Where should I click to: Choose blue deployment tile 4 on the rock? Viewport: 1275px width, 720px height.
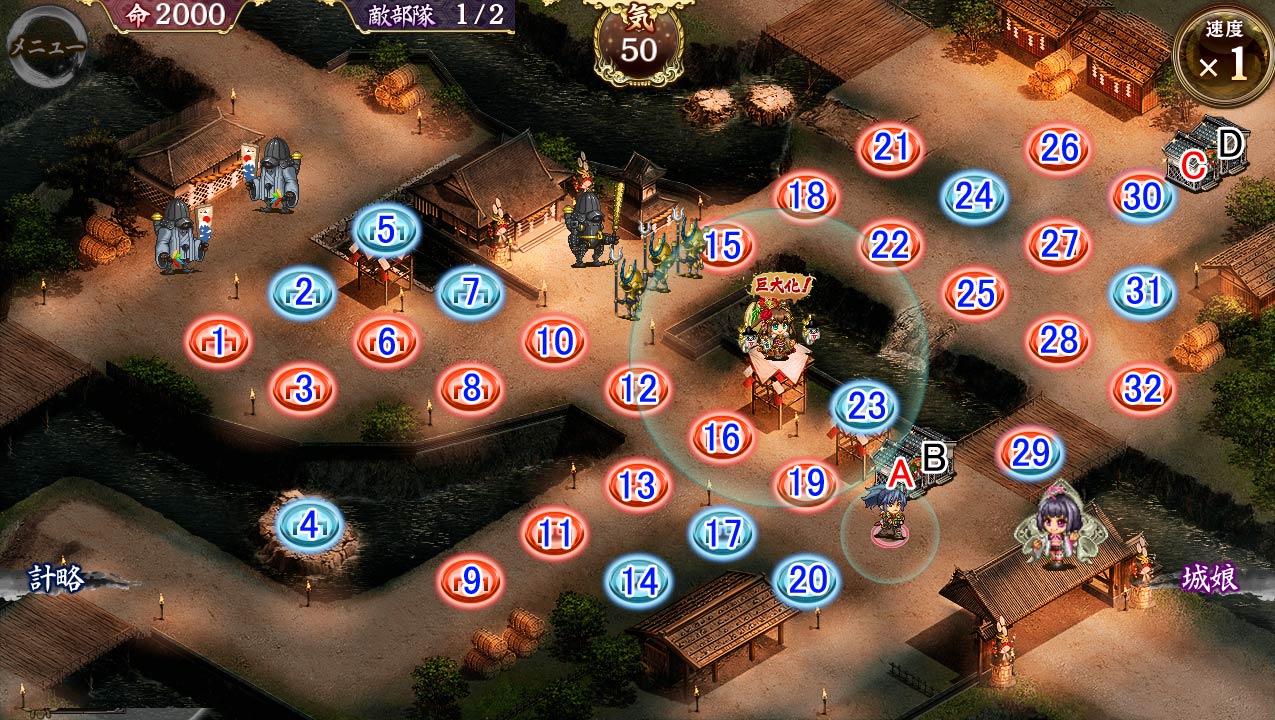[309, 524]
